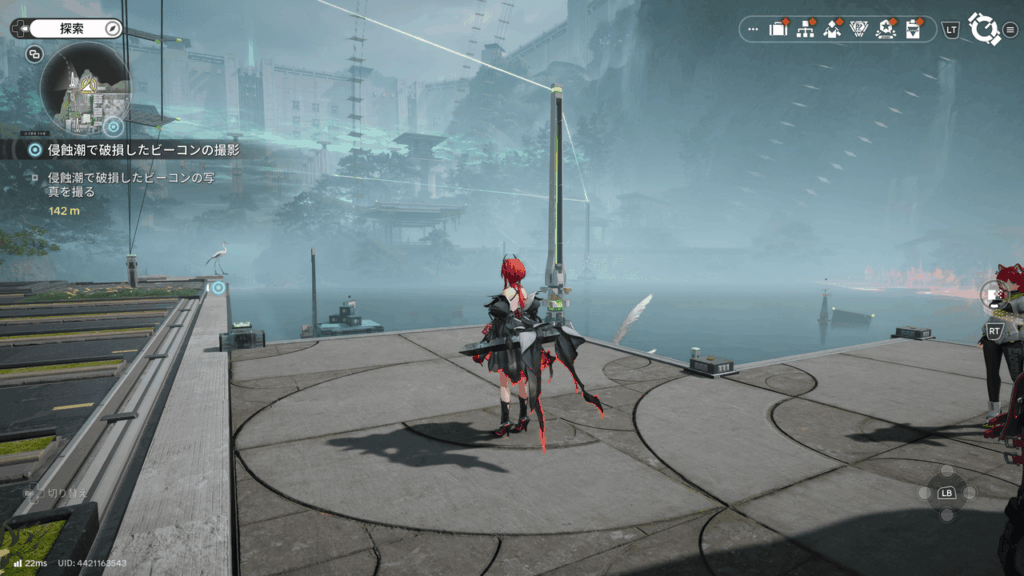Open the star badge events icon
Screen dimensions: 1024x576
tap(885, 29)
